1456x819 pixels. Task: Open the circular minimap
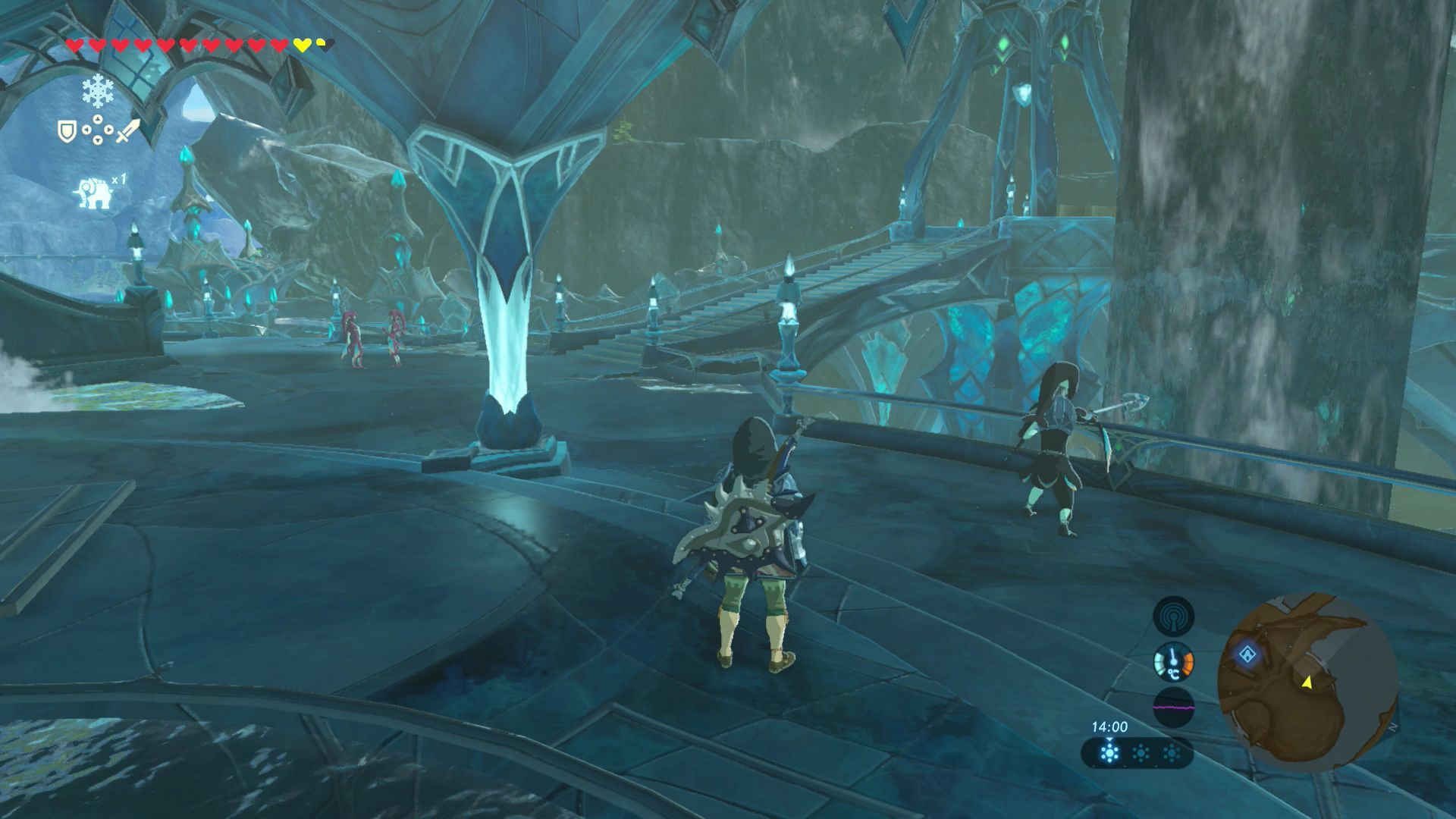[x=1307, y=682]
